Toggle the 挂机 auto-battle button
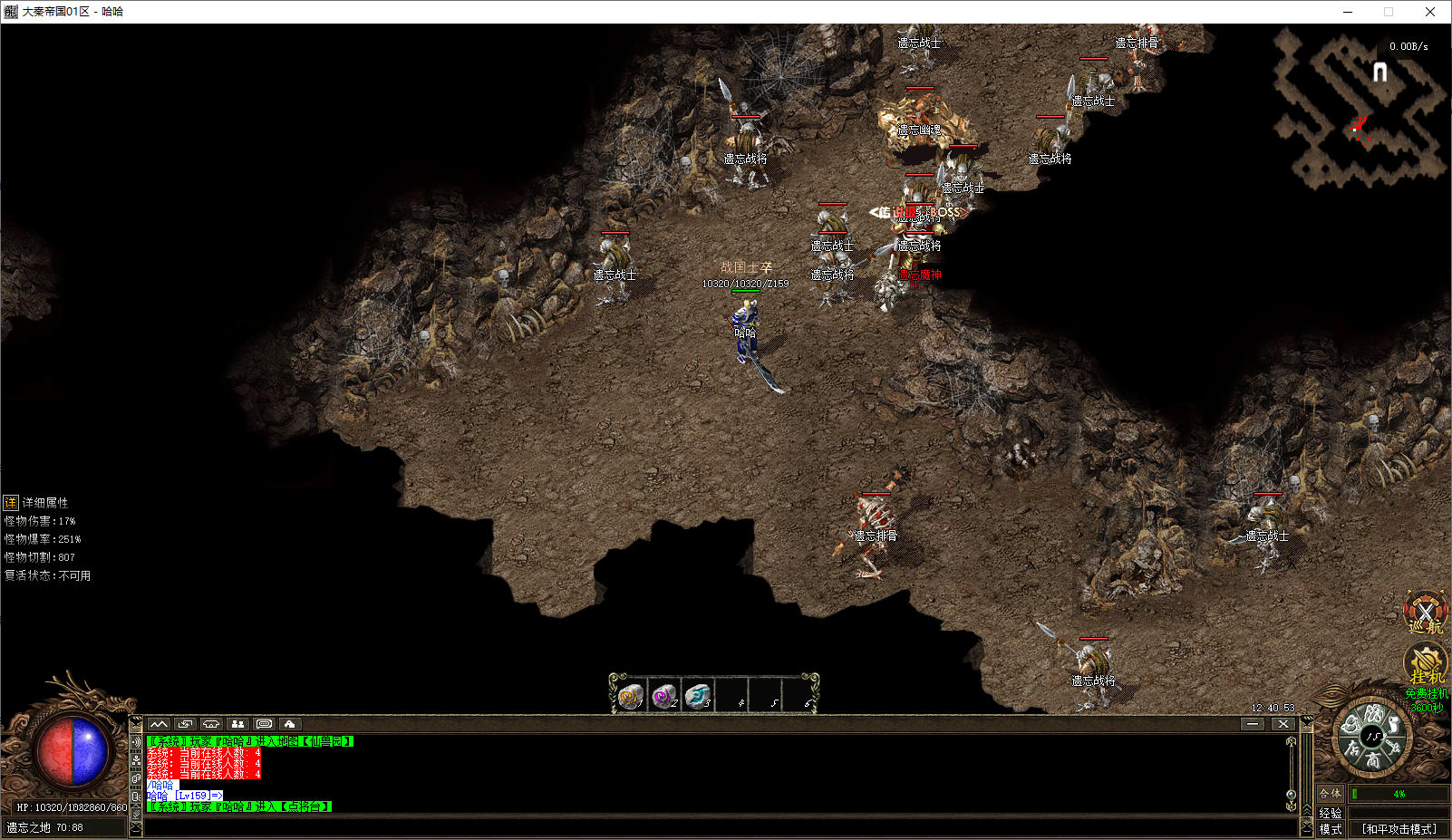The image size is (1452, 840). (1425, 664)
